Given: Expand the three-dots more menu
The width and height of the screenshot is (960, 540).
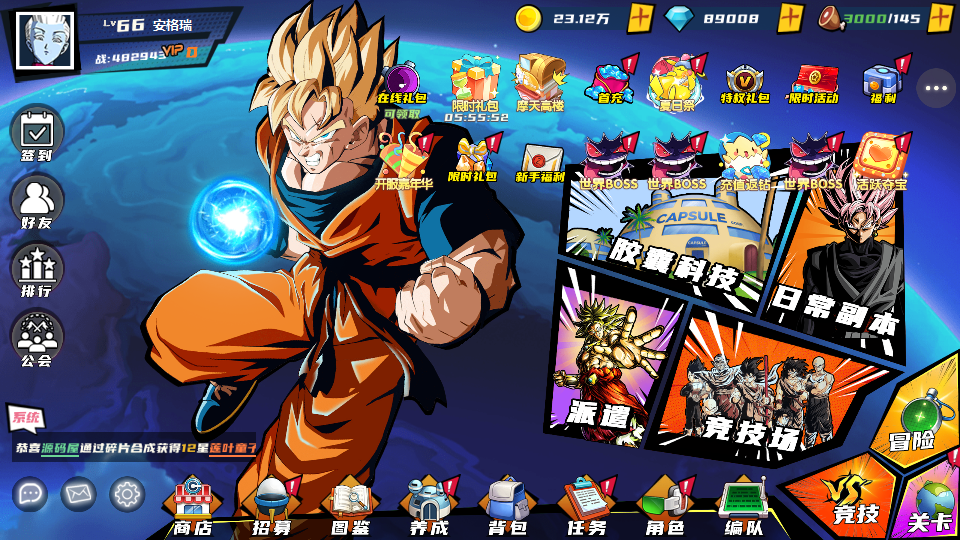Looking at the screenshot, I should pos(936,88).
